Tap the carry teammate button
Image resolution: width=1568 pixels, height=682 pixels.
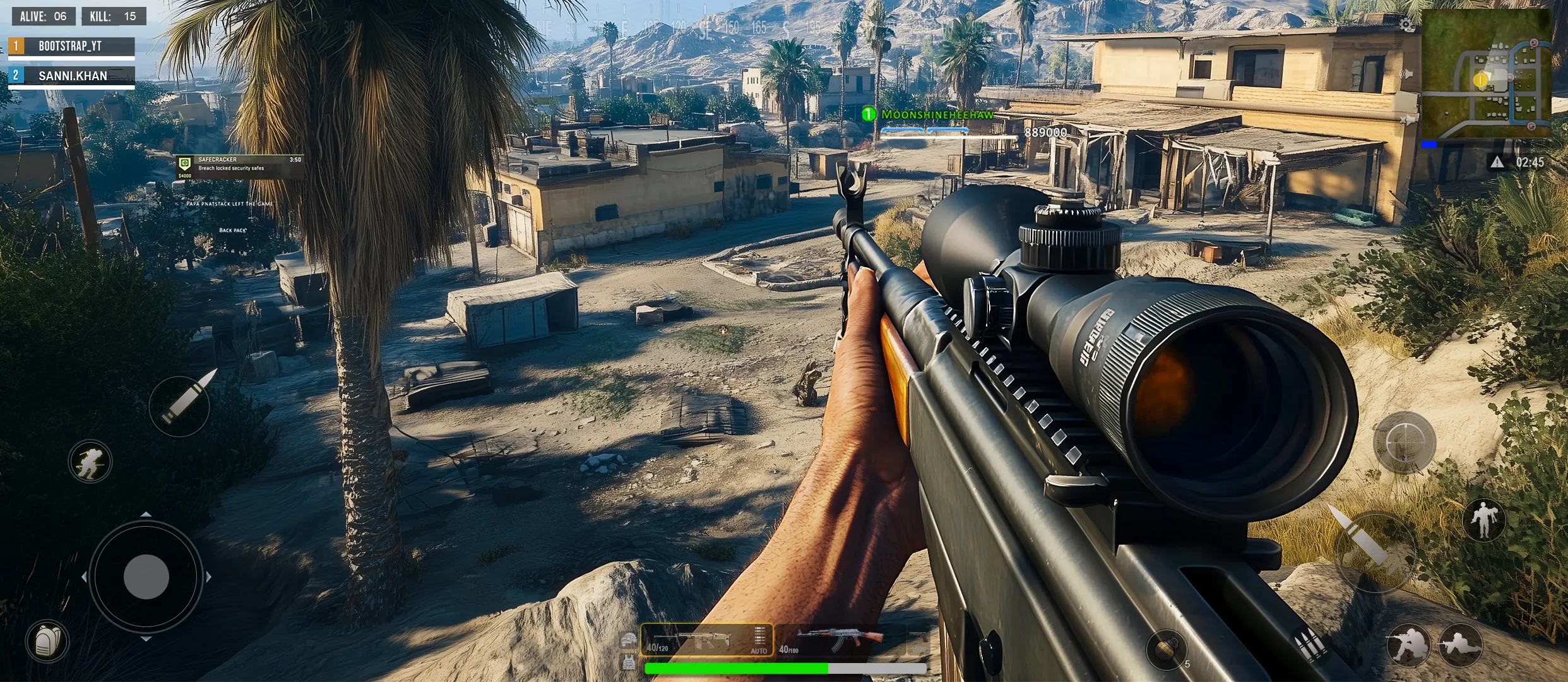pyautogui.click(x=1484, y=520)
